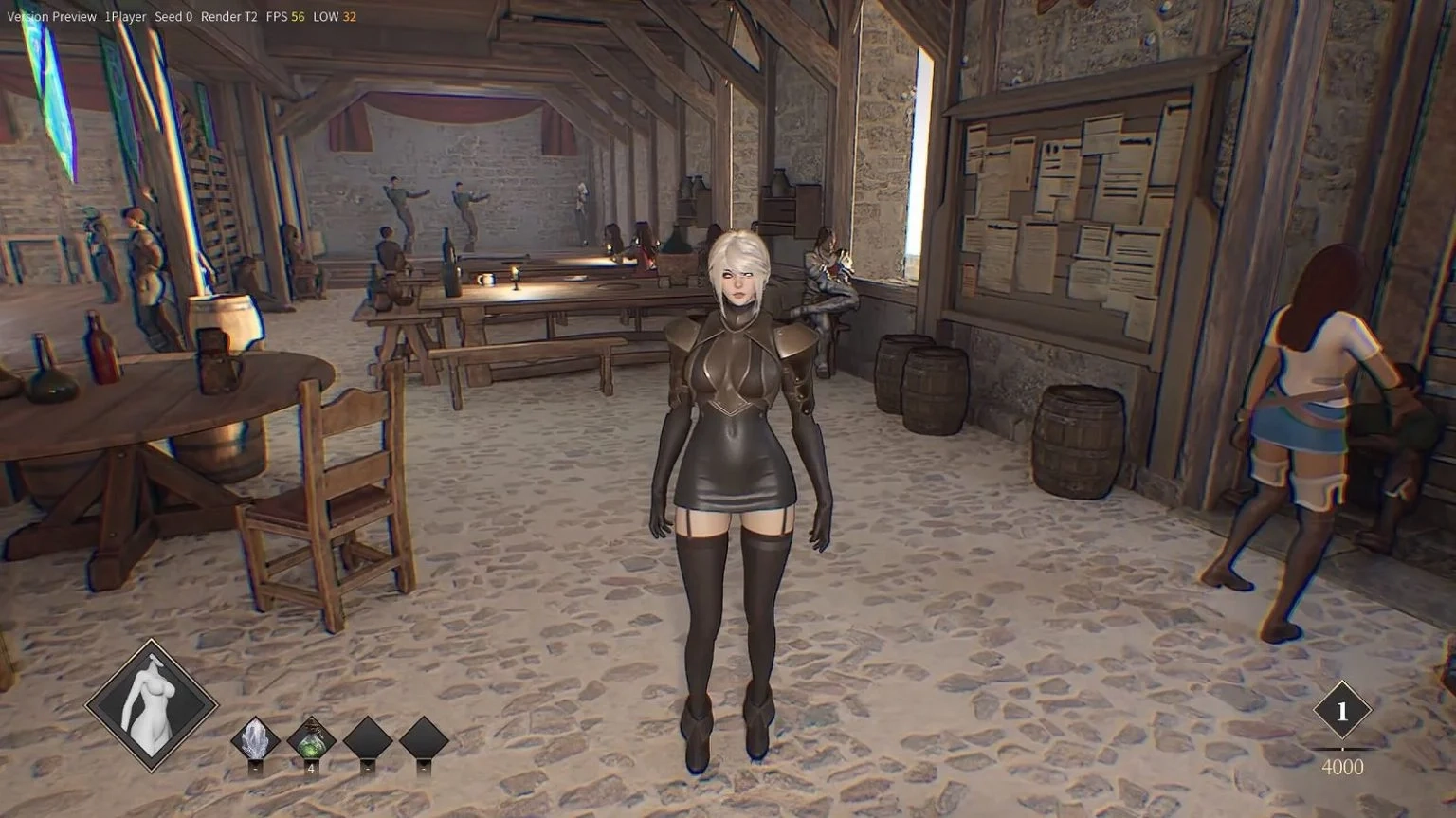Select the white crystal hotbar slot
This screenshot has width=1456, height=818.
pos(255,738)
